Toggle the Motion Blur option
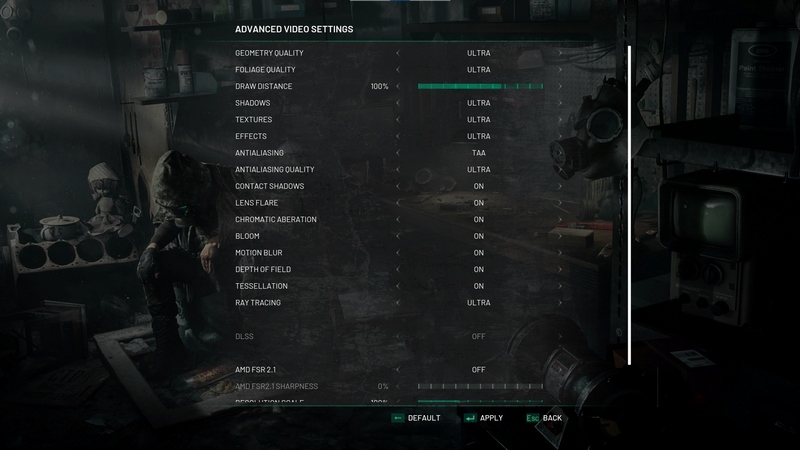800x450 pixels. pyautogui.click(x=478, y=253)
